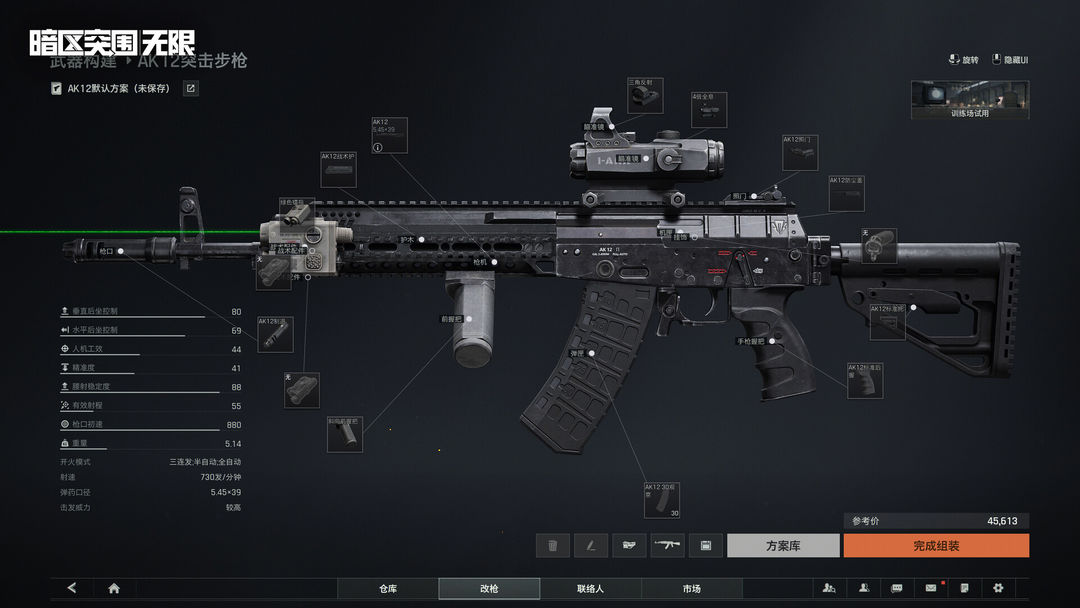The height and width of the screenshot is (608, 1080).
Task: Go back with the left arrow
Action: [x=71, y=588]
